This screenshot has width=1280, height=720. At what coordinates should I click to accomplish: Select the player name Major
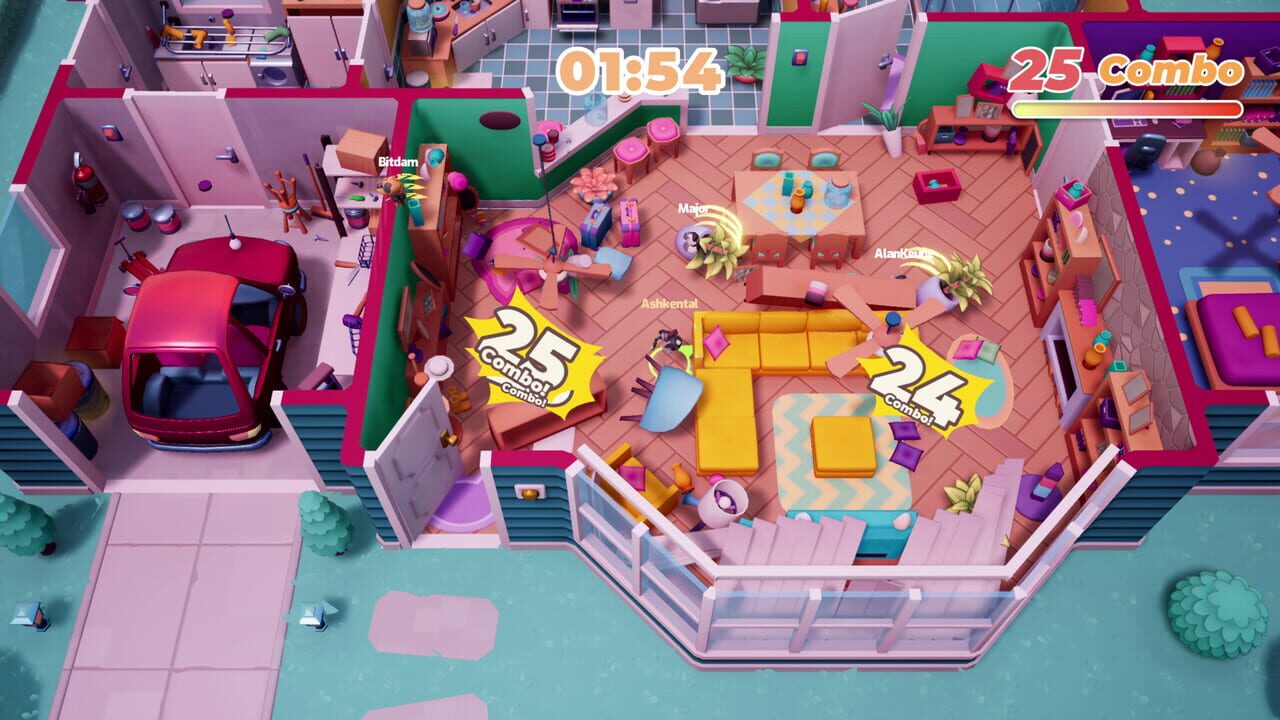pos(692,210)
